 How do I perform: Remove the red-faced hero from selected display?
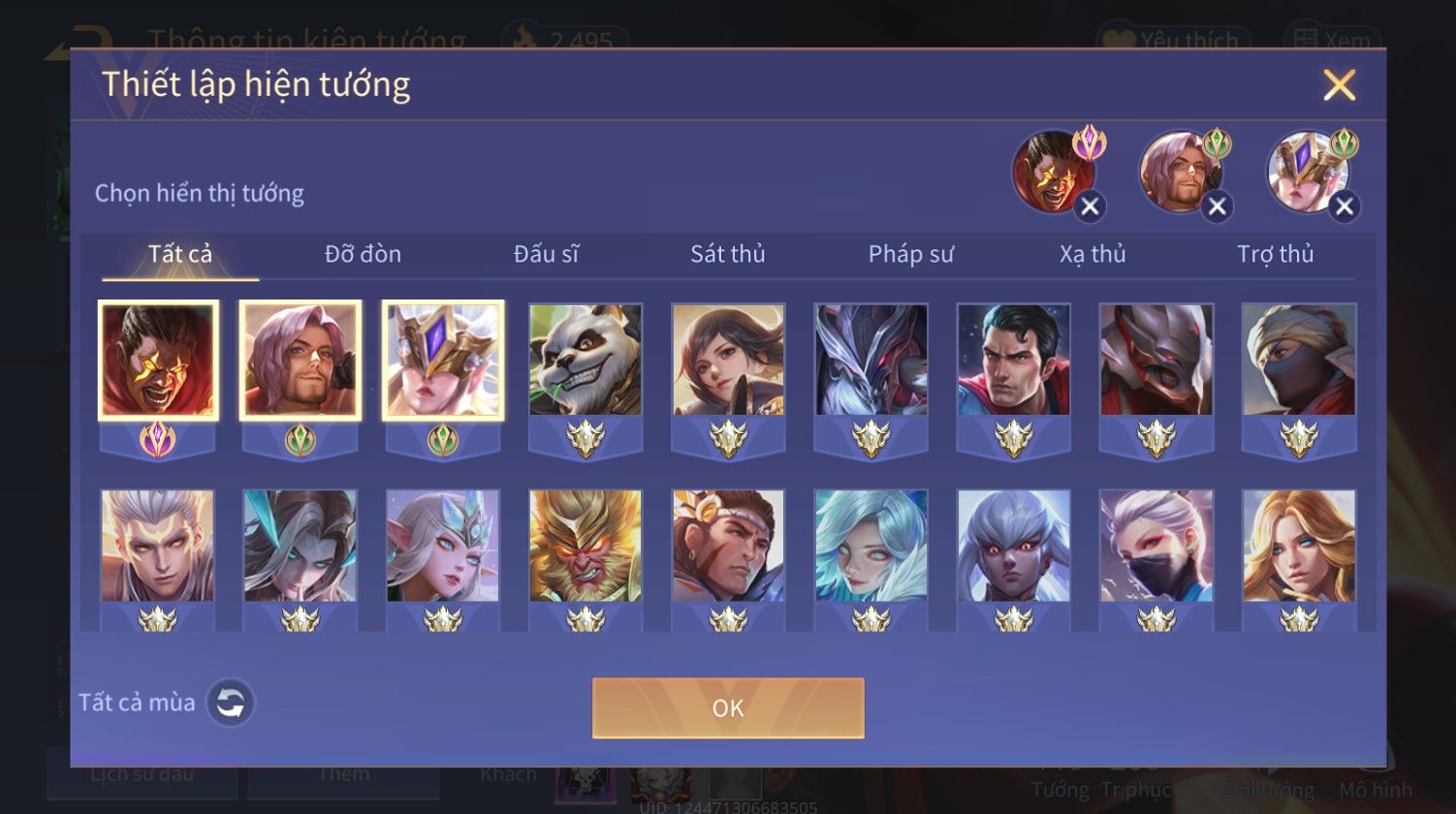1090,206
